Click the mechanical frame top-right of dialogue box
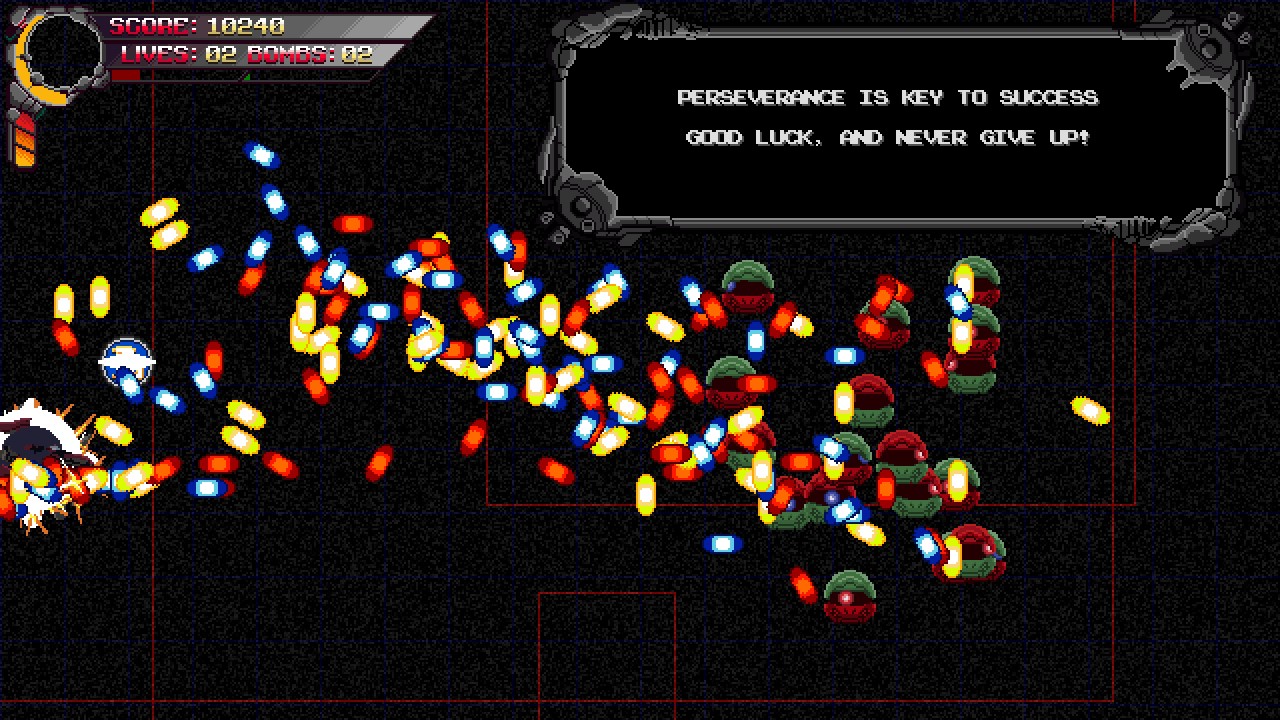Screen dimensions: 1280x720 click(x=1210, y=45)
